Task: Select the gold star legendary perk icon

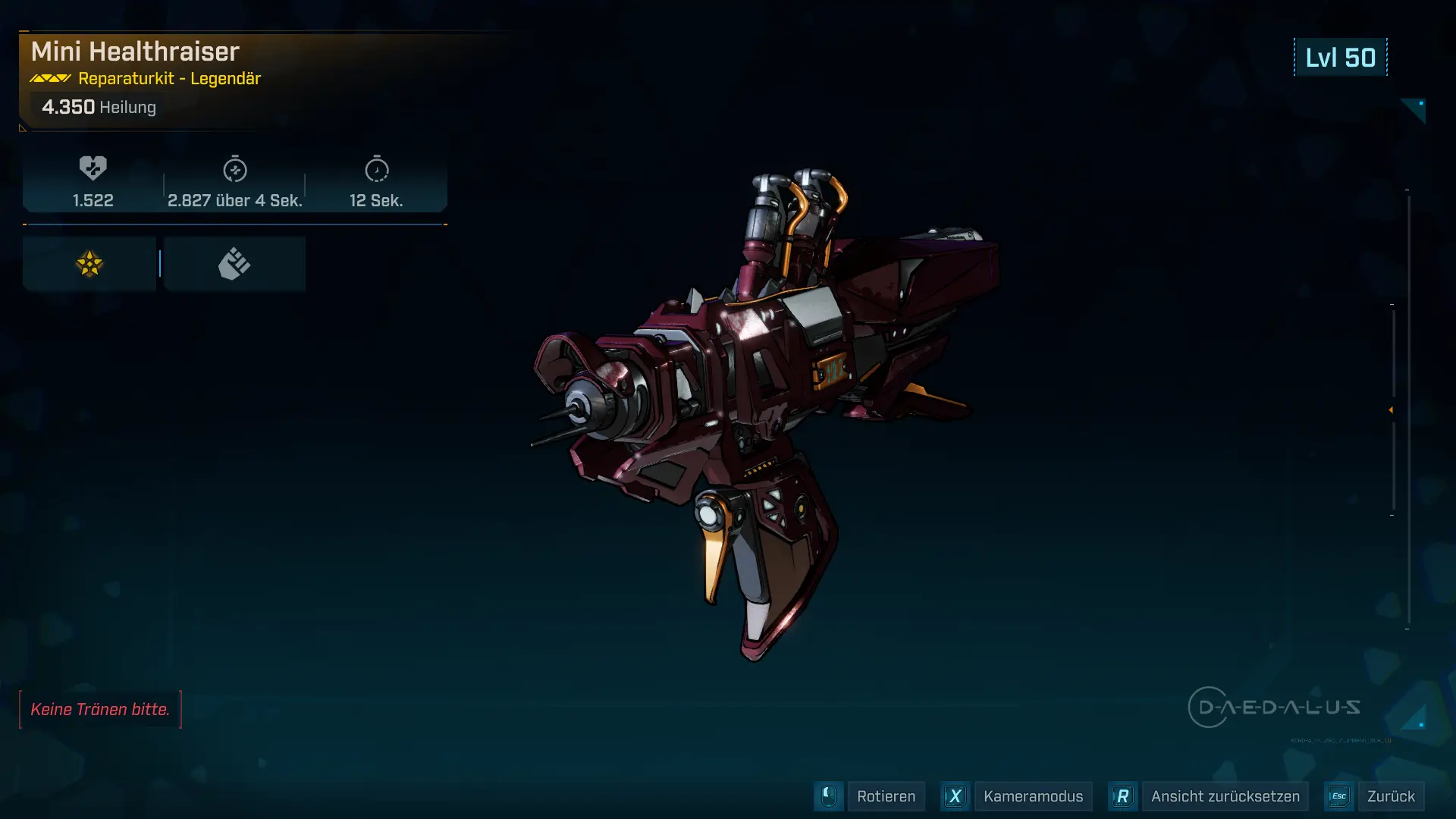Action: [x=89, y=264]
